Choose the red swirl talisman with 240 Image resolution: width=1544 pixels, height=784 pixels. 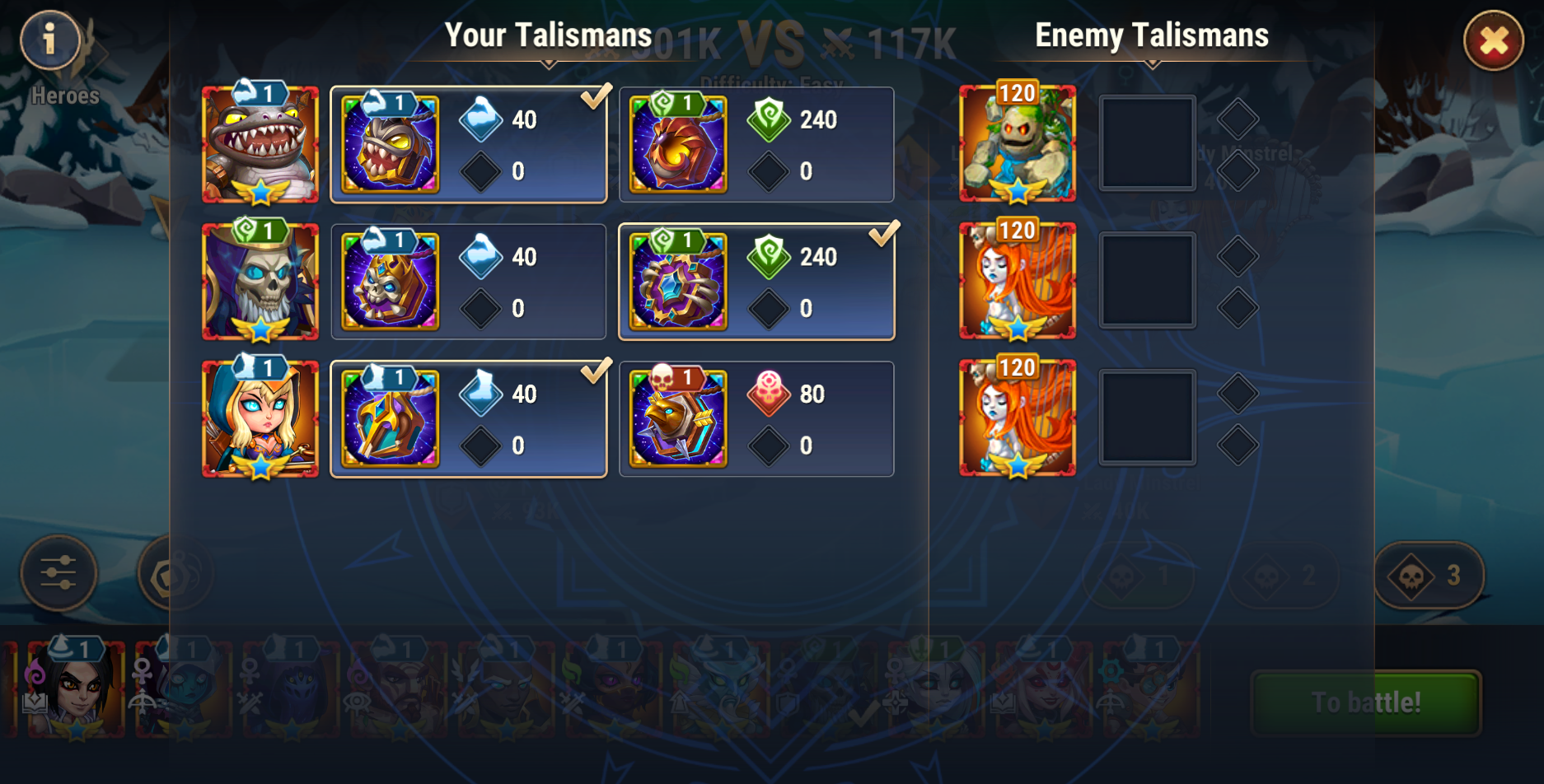[756, 145]
